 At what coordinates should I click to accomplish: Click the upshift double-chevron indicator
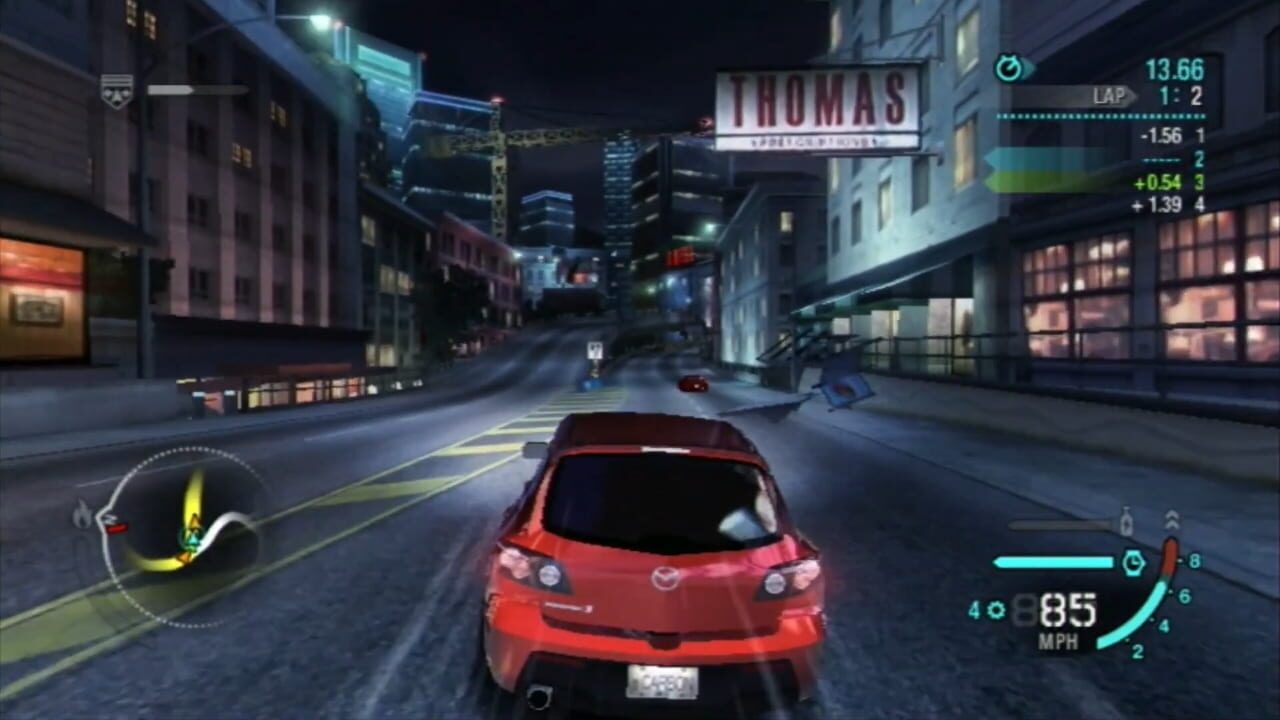(1171, 520)
